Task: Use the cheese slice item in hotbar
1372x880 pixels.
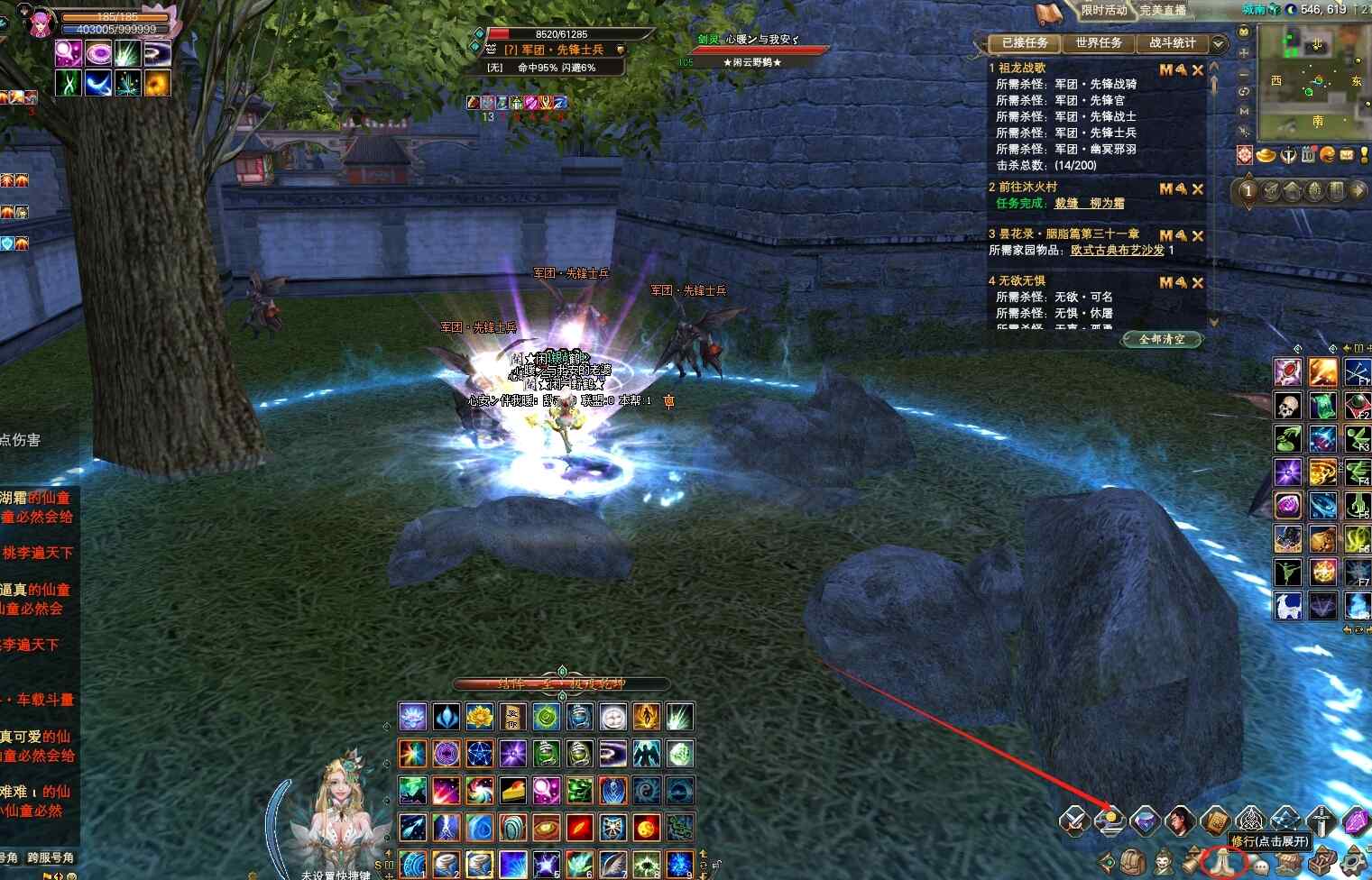Action: [513, 791]
